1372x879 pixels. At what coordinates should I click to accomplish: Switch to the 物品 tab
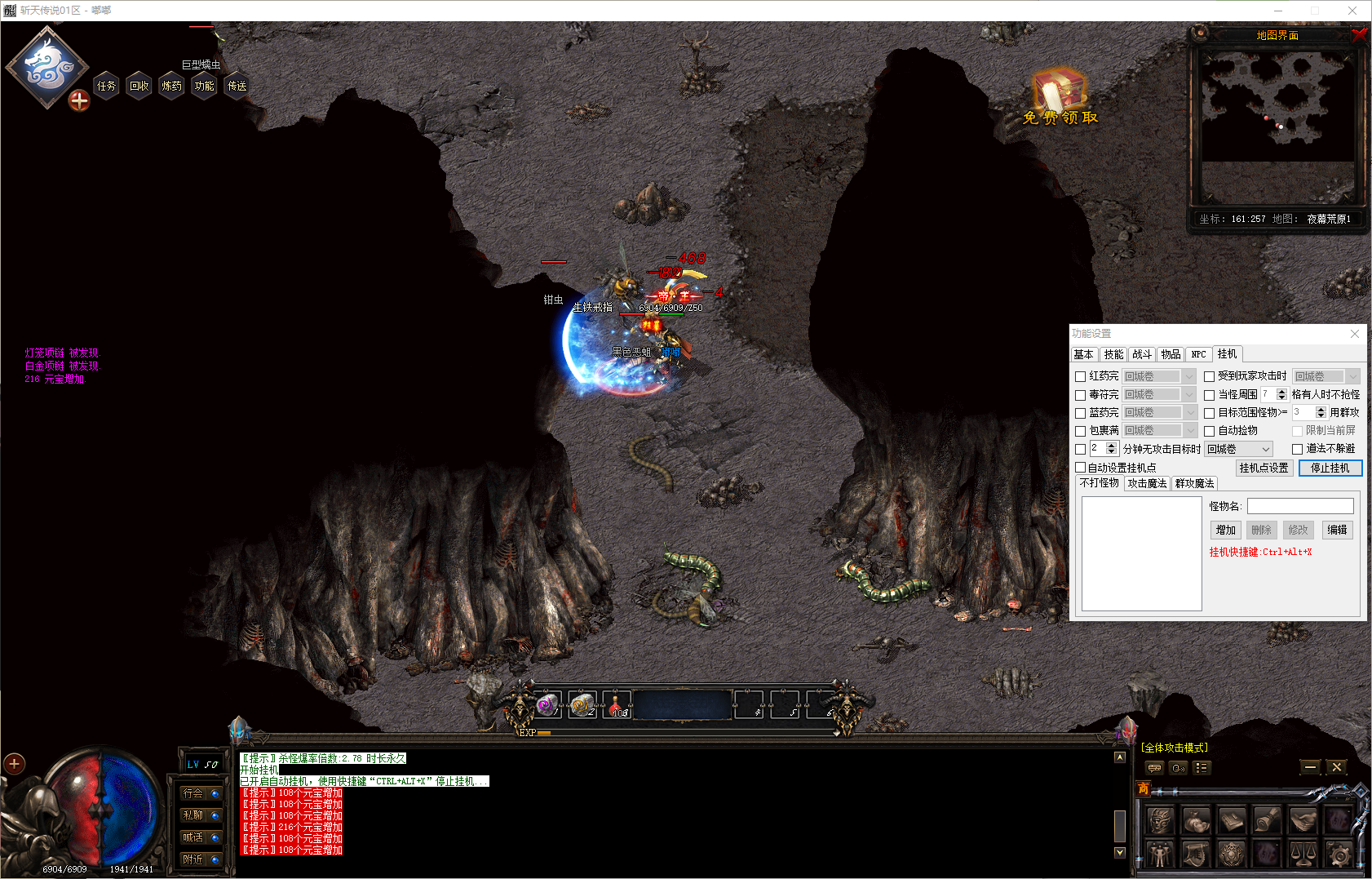[x=1171, y=354]
